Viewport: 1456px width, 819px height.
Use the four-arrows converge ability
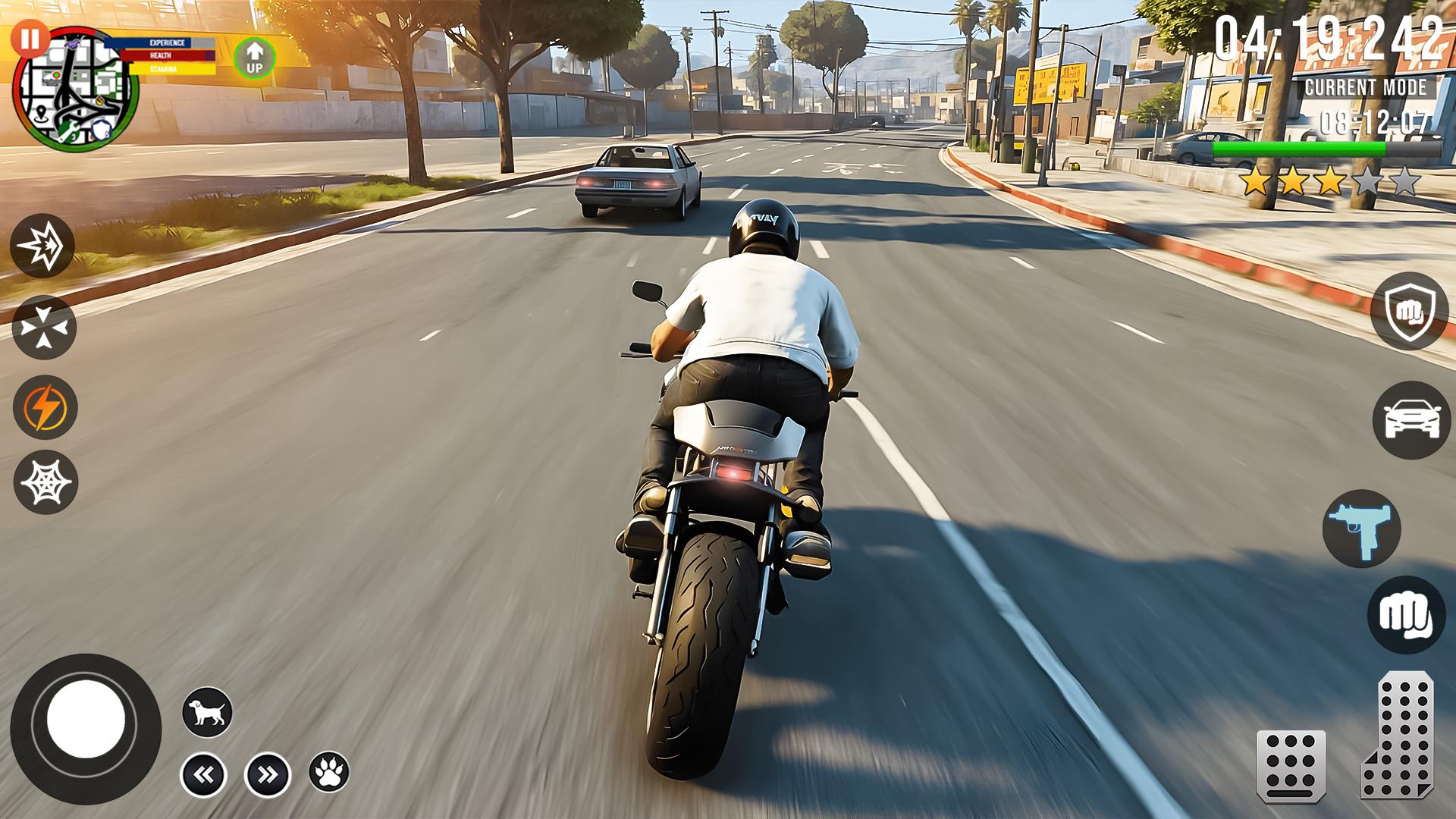(x=44, y=328)
